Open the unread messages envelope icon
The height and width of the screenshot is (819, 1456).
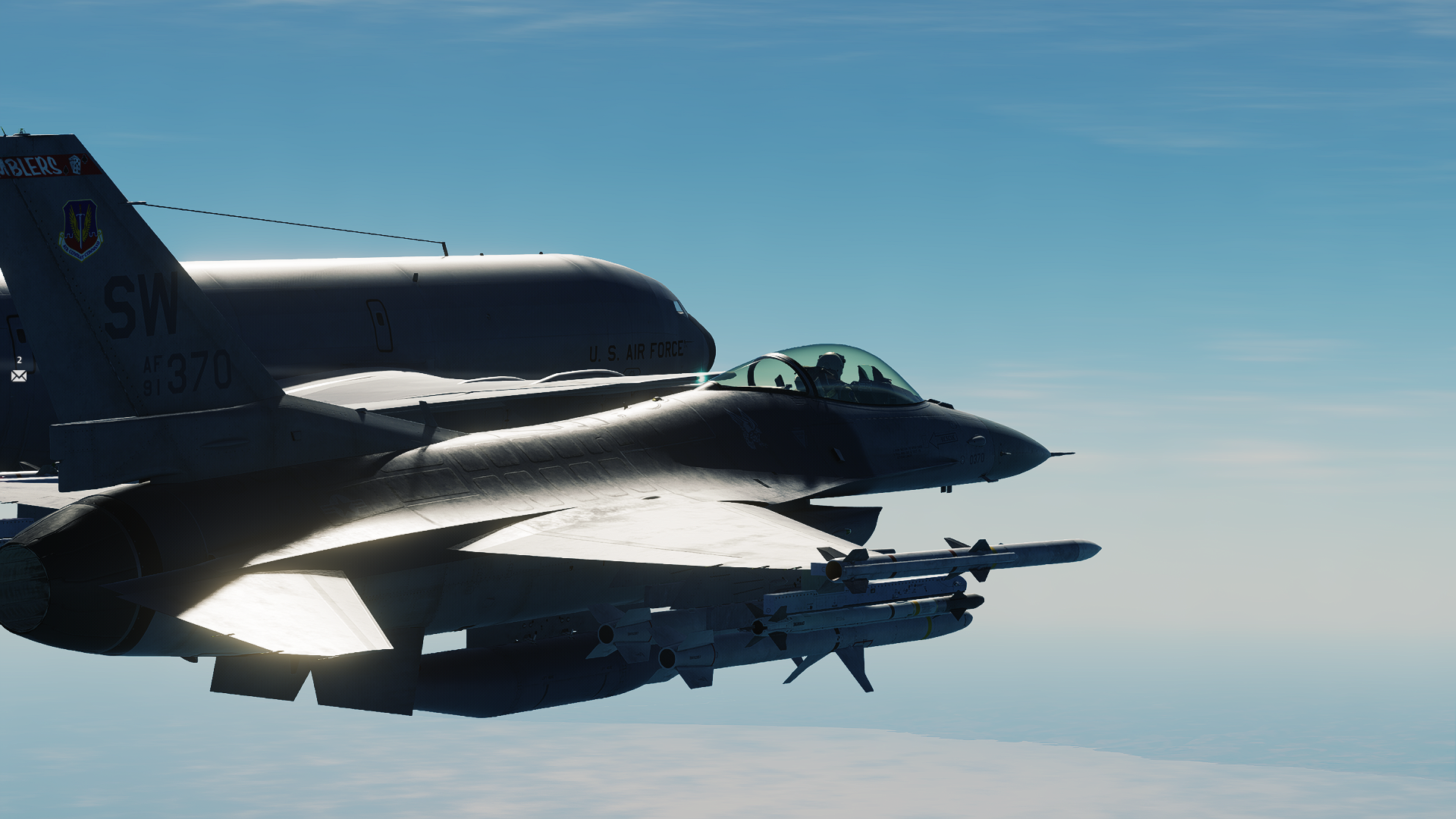[19, 376]
